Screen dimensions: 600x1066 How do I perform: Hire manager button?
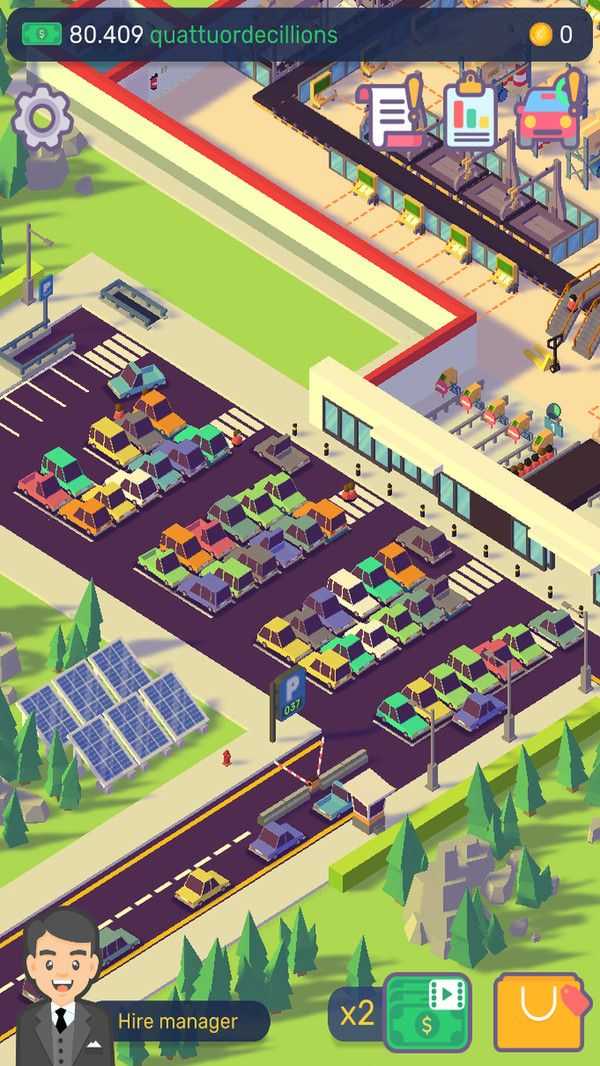[x=178, y=1021]
